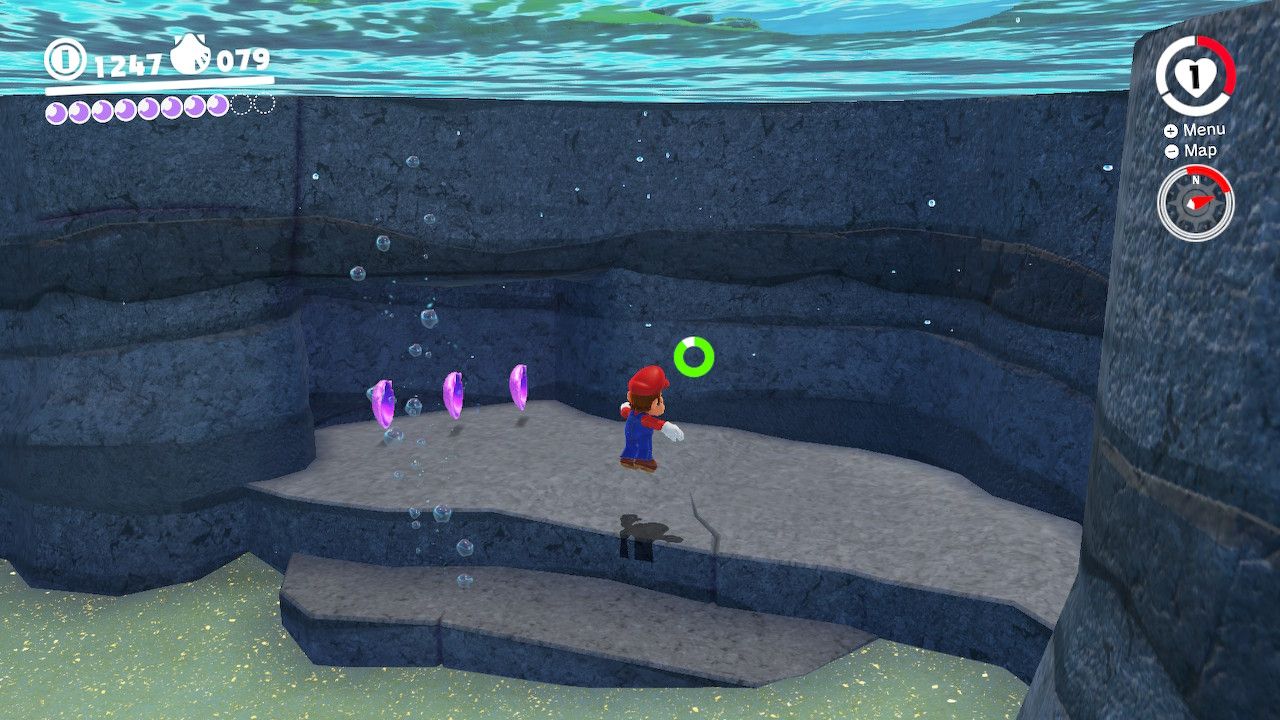Screen dimensions: 1280x720
Task: Click the leftmost filled air bubble in the meter
Action: click(x=56, y=110)
